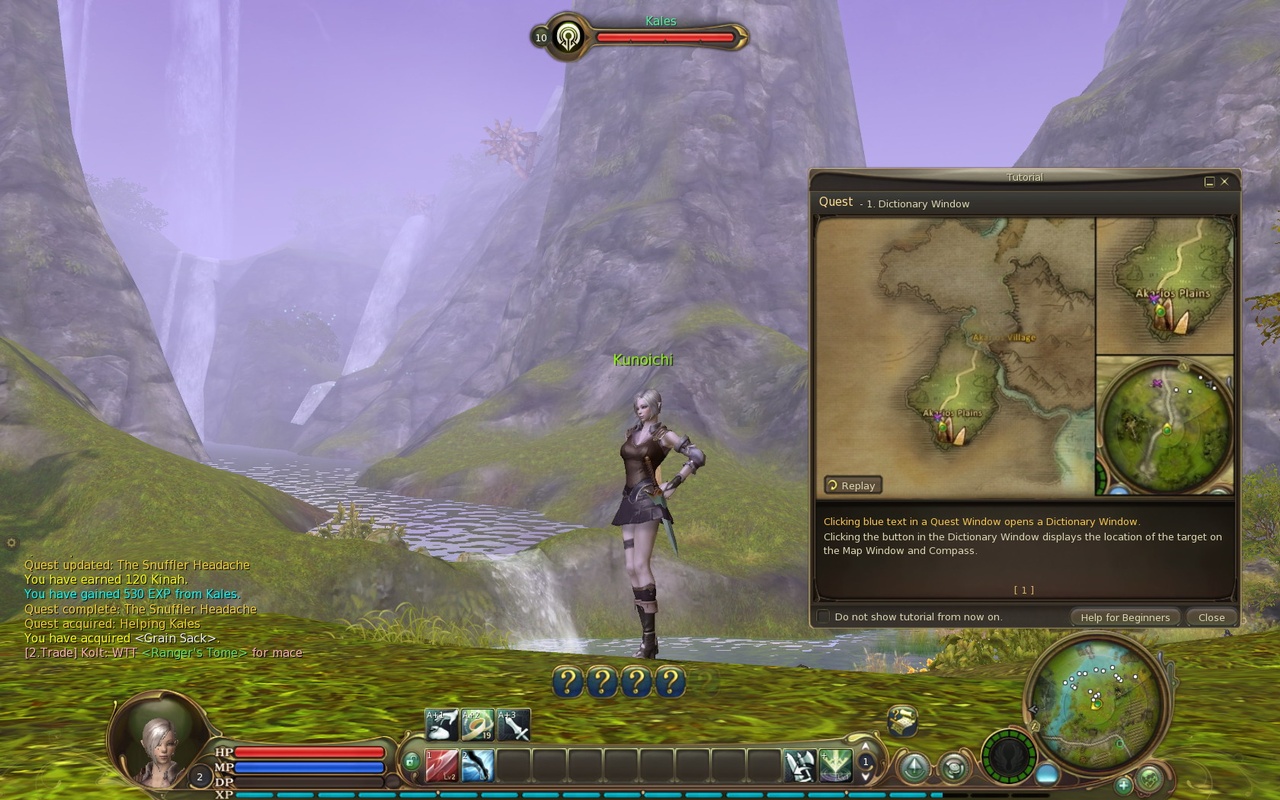Click the dark wing emblem in the circular gauge

tap(1008, 756)
